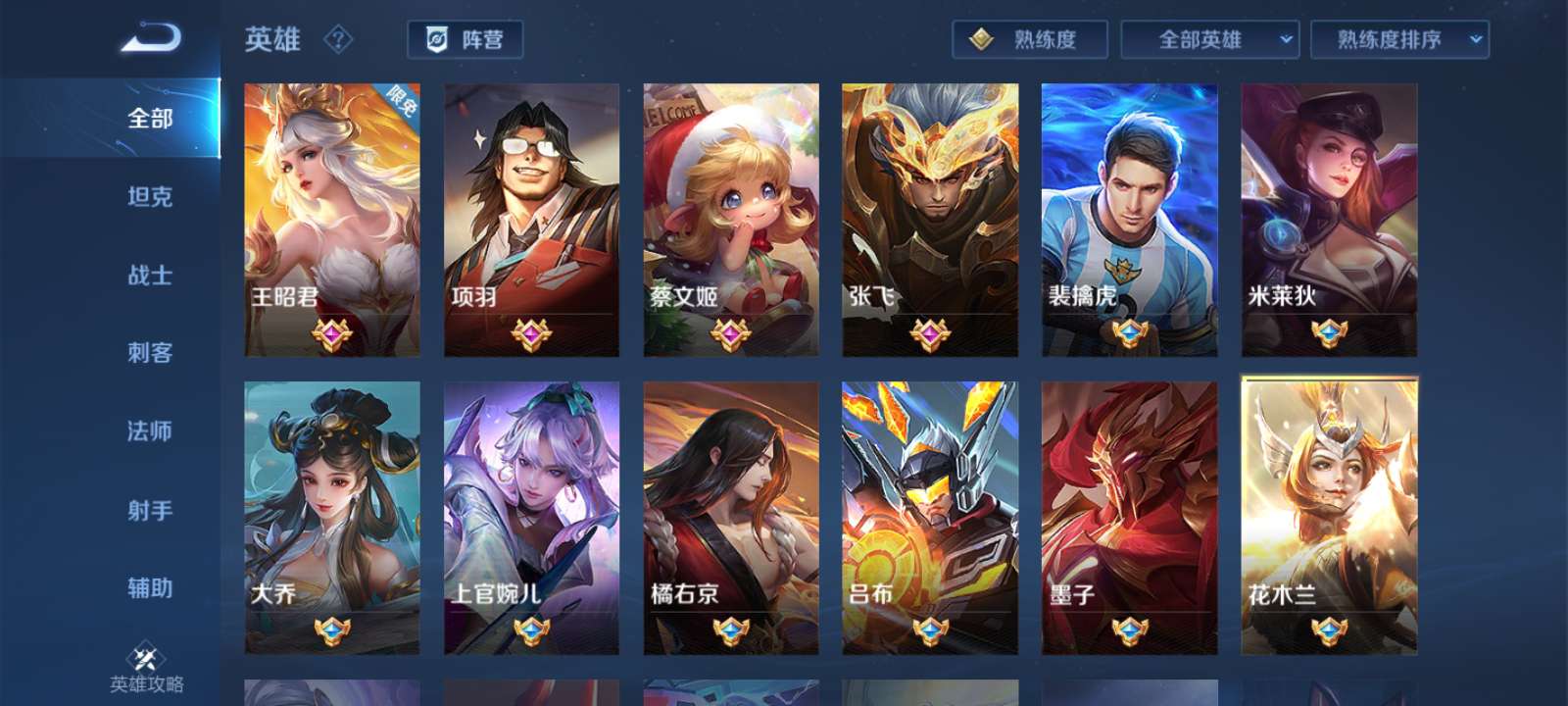Click the mastery badge under 张飞
The height and width of the screenshot is (706, 1568).
click(x=928, y=333)
